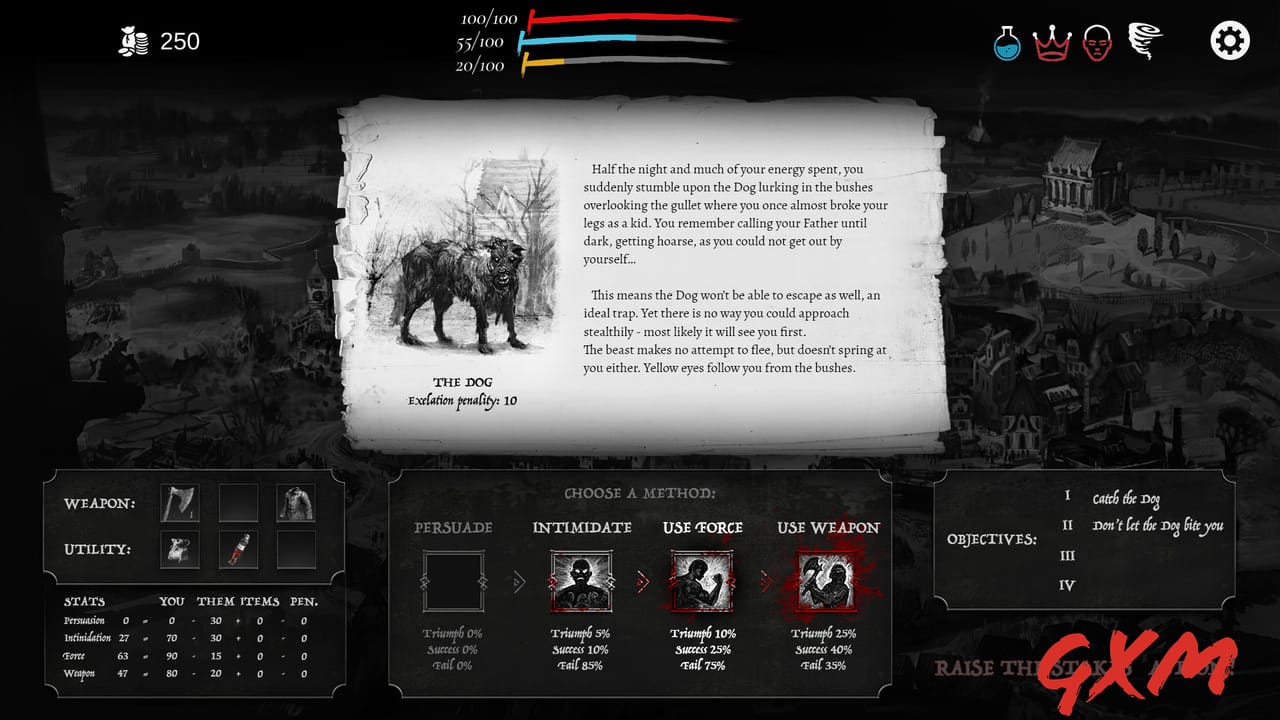Screen dimensions: 1280x720
Task: Click the snare item in the utility row
Action: click(179, 551)
